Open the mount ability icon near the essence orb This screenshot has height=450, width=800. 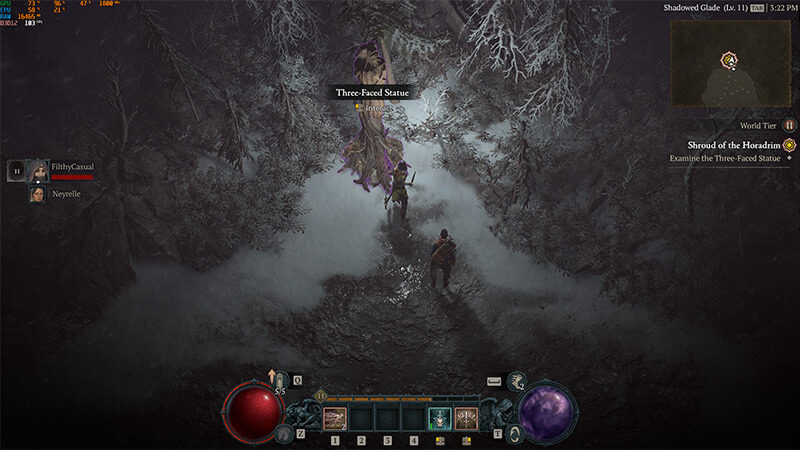(514, 433)
